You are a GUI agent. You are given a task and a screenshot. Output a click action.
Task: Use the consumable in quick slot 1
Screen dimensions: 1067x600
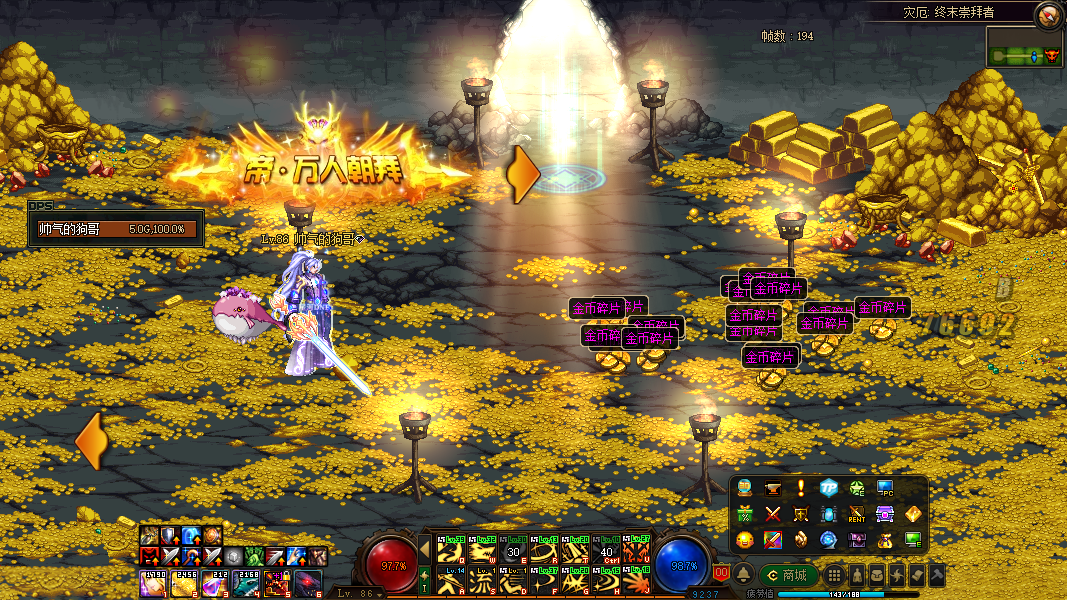coord(152,582)
